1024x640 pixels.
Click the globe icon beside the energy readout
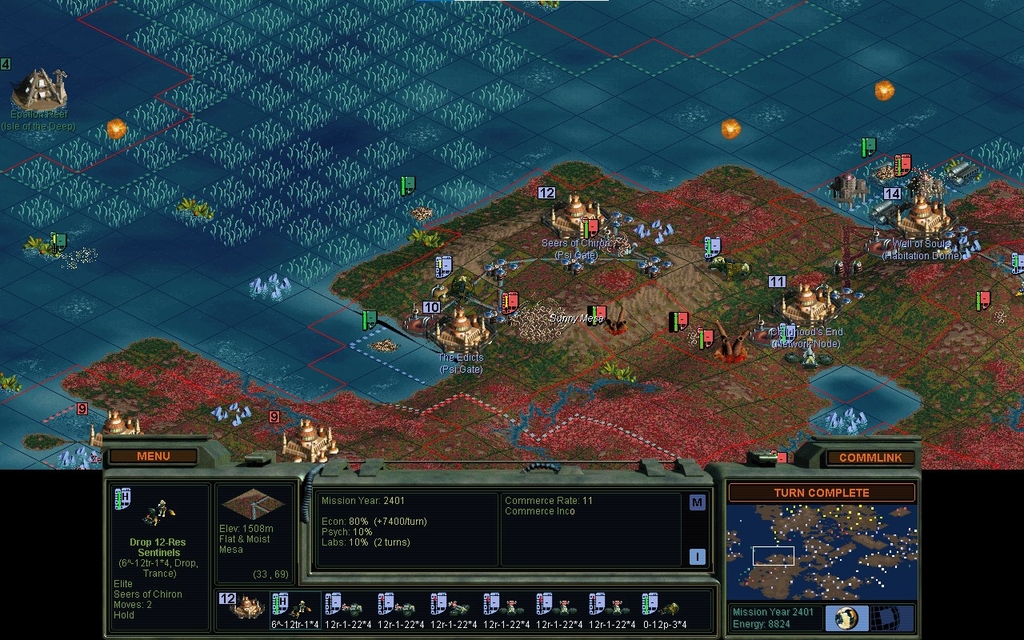point(846,618)
